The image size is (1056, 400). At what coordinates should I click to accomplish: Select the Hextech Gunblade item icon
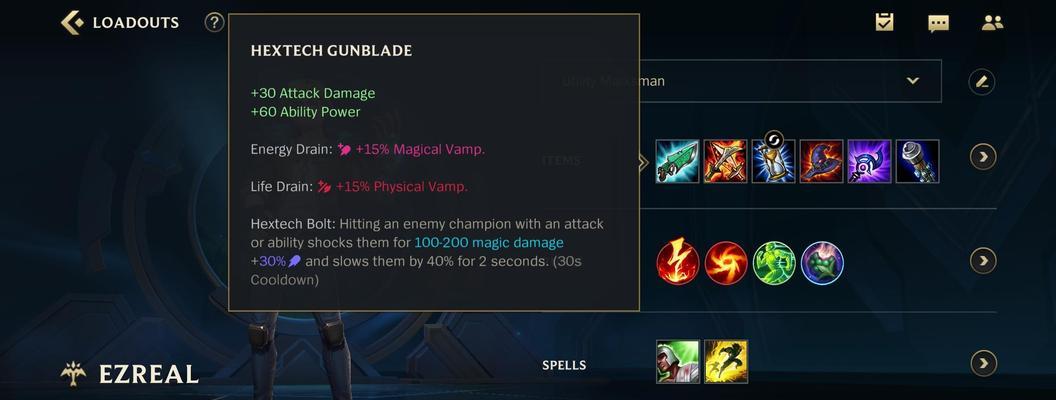[x=677, y=161]
